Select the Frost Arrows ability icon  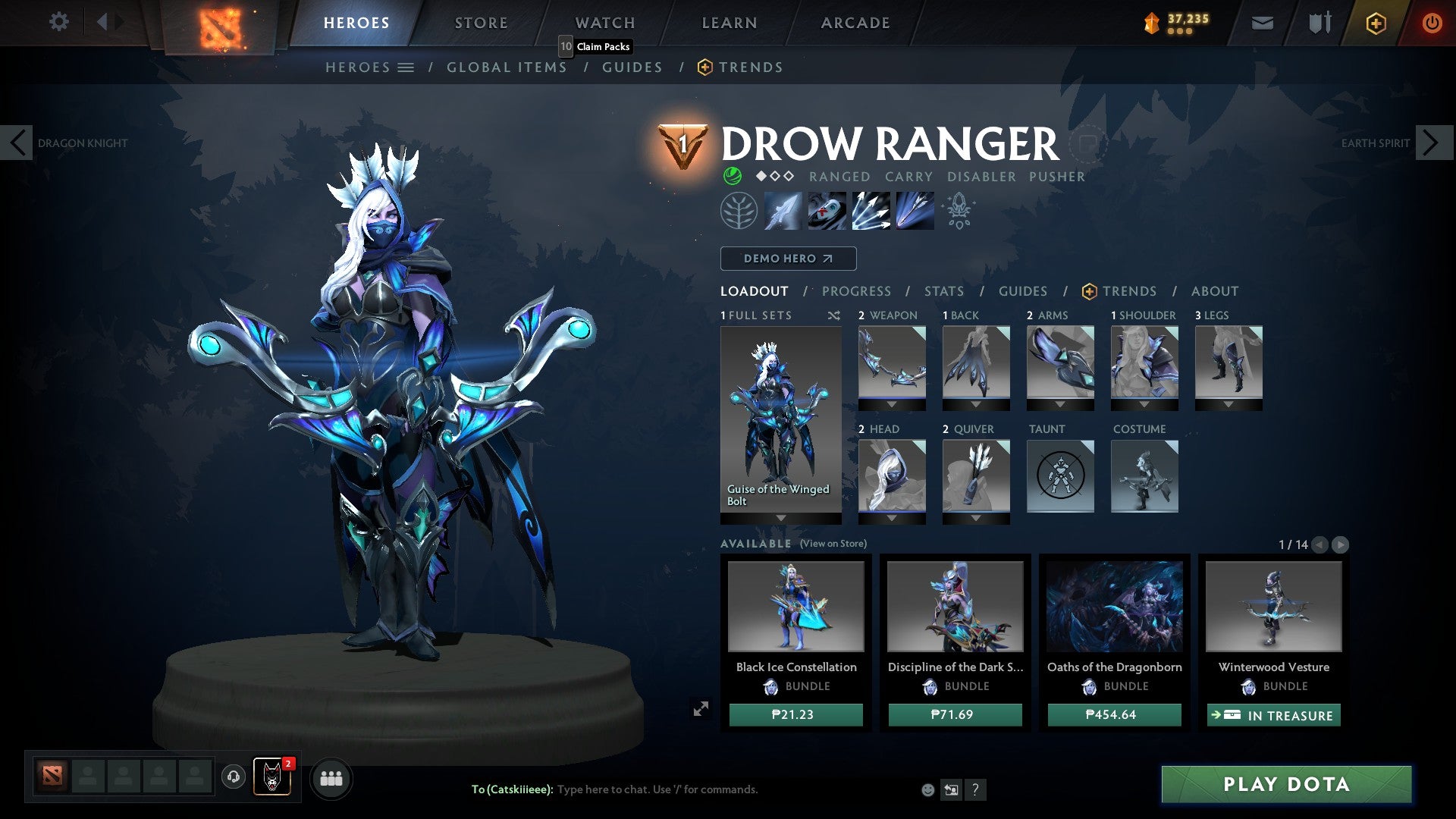pyautogui.click(x=783, y=211)
